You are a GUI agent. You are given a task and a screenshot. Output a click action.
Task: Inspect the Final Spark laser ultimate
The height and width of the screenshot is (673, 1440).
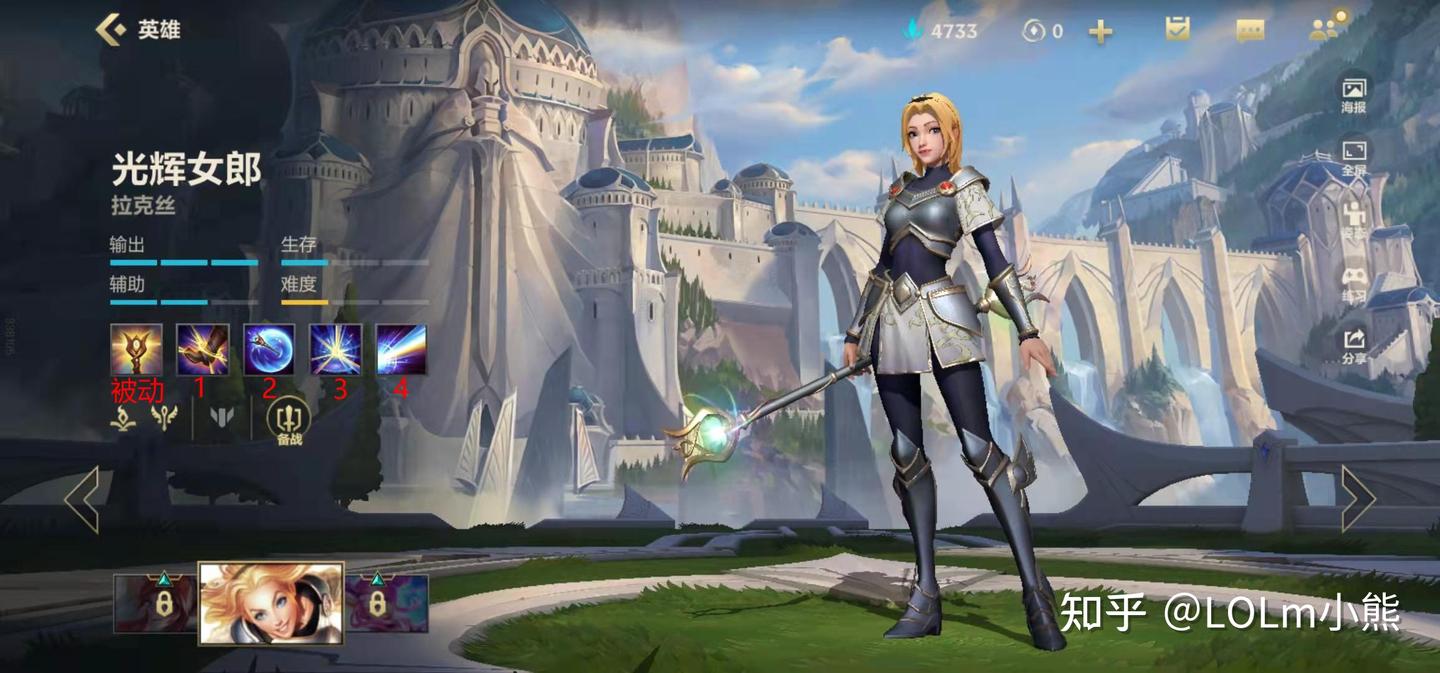pos(401,349)
